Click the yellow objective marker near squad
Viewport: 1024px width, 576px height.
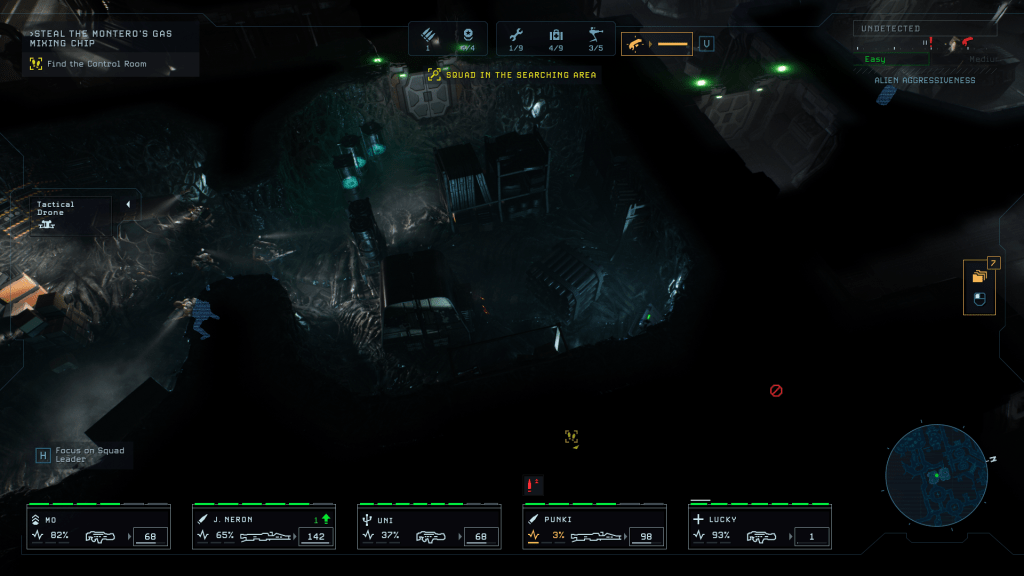point(571,436)
